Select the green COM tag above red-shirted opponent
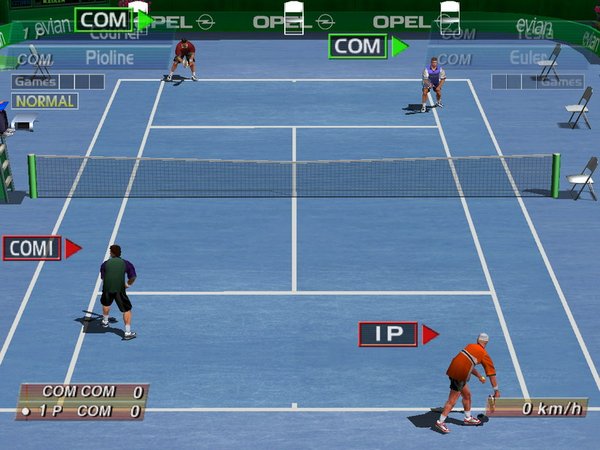The height and width of the screenshot is (450, 600). point(104,19)
